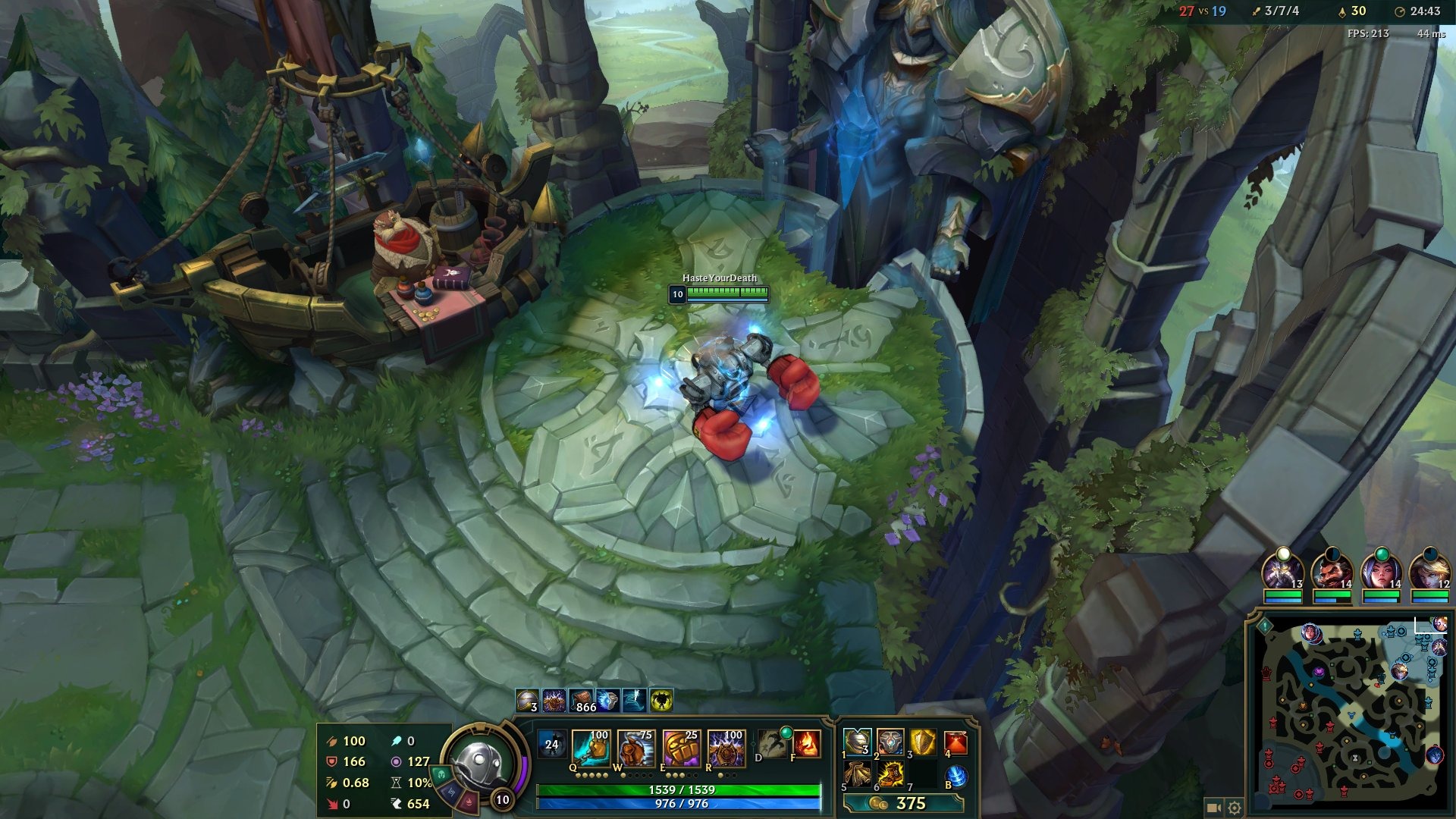Image resolution: width=1456 pixels, height=819 pixels.
Task: Use the Ignite summoner spell
Action: 807,744
